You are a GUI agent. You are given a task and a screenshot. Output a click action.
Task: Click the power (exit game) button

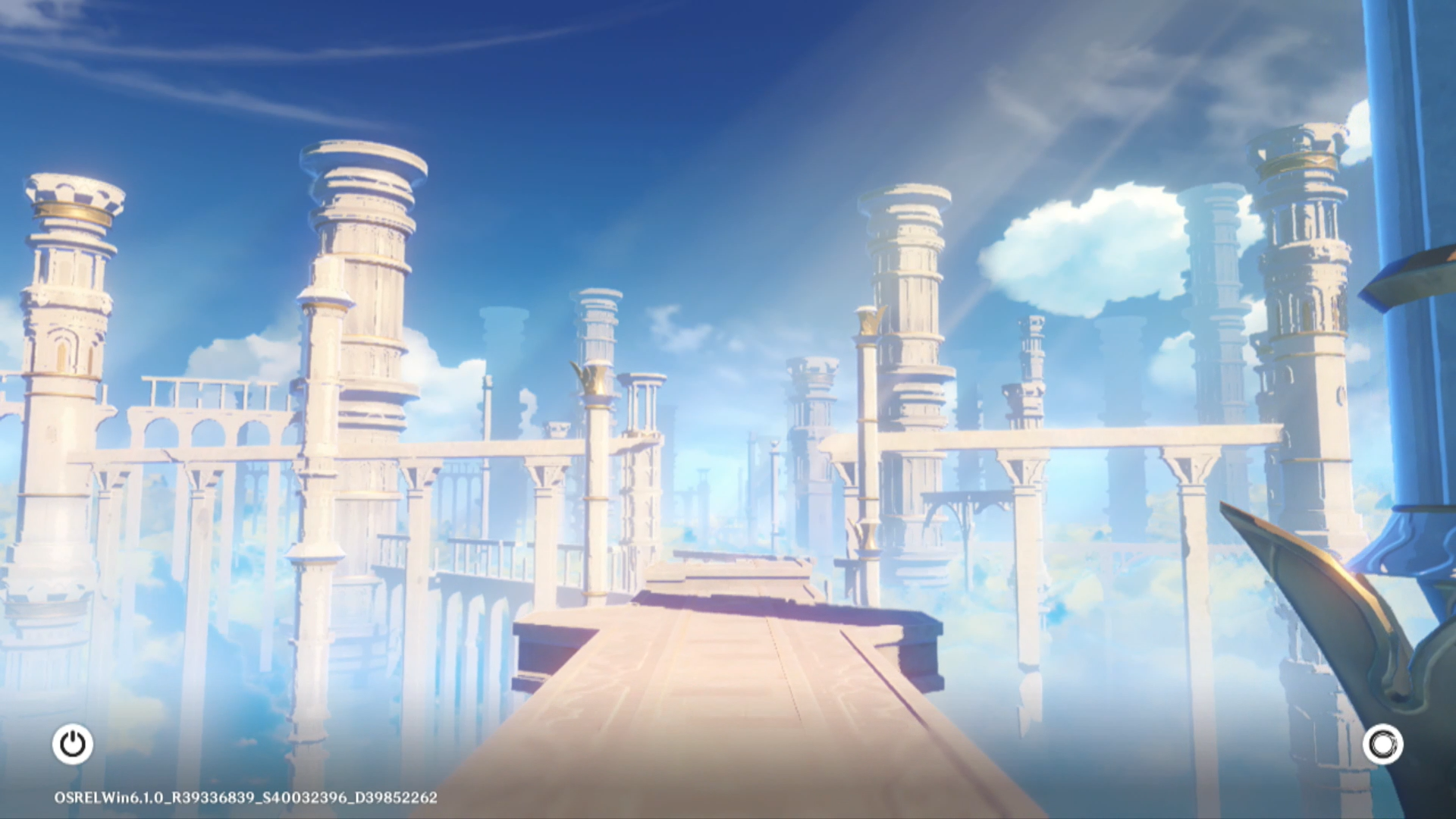73,744
